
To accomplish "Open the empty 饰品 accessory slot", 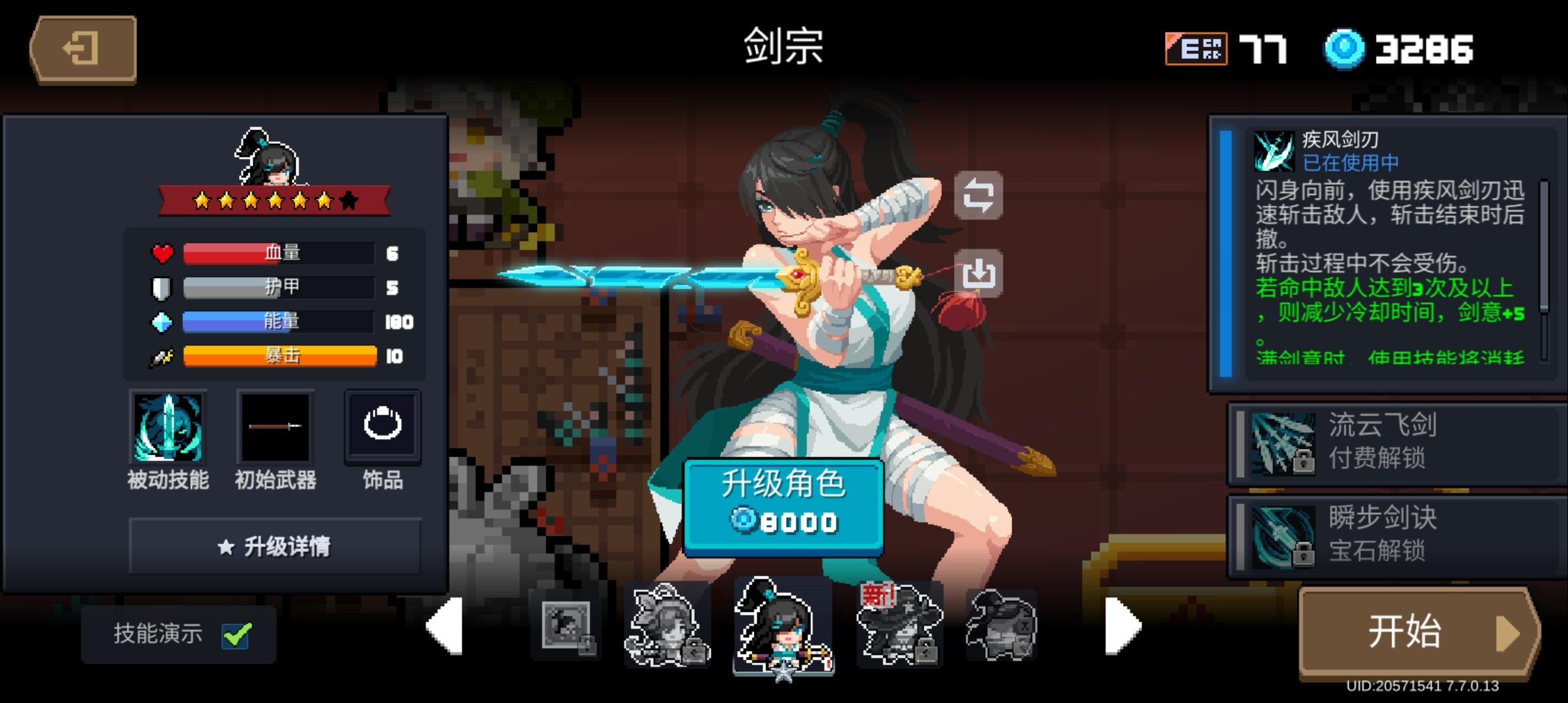I will pos(382,428).
